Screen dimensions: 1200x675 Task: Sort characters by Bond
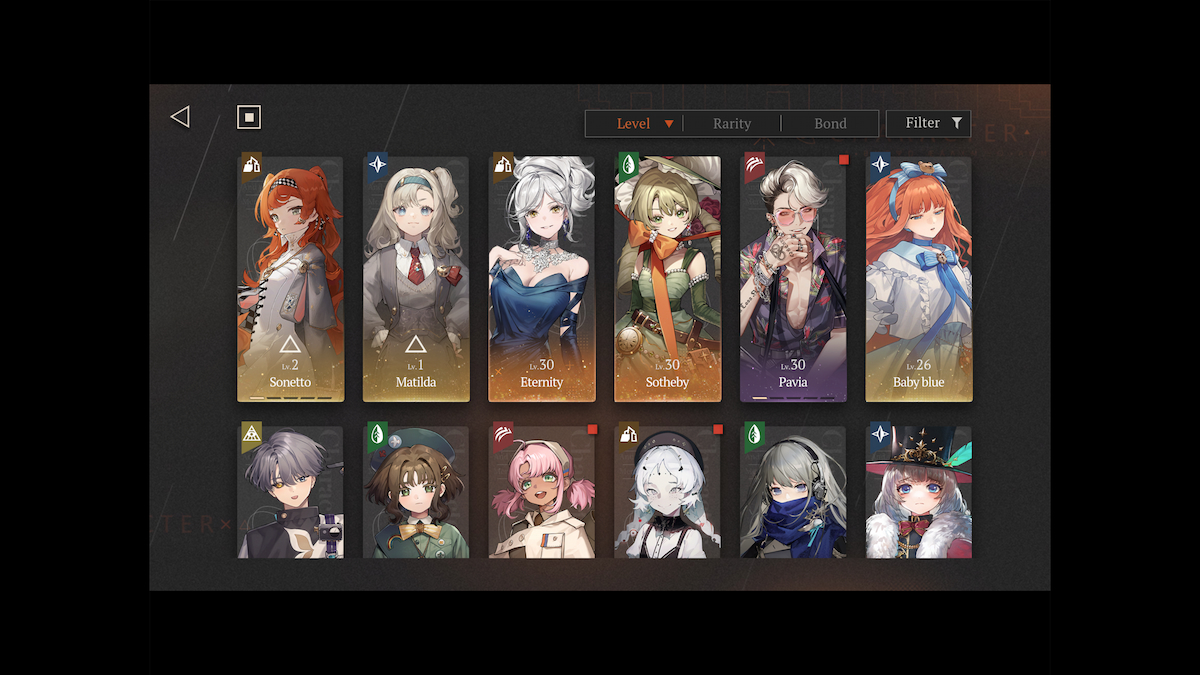830,124
